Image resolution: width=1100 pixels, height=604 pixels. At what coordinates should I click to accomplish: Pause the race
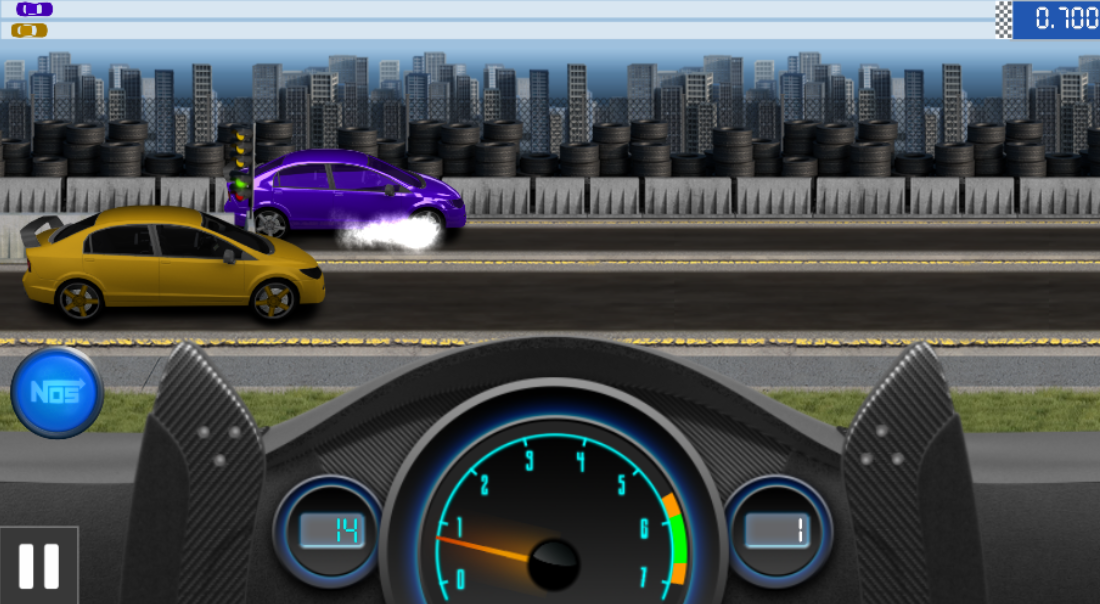[x=39, y=565]
